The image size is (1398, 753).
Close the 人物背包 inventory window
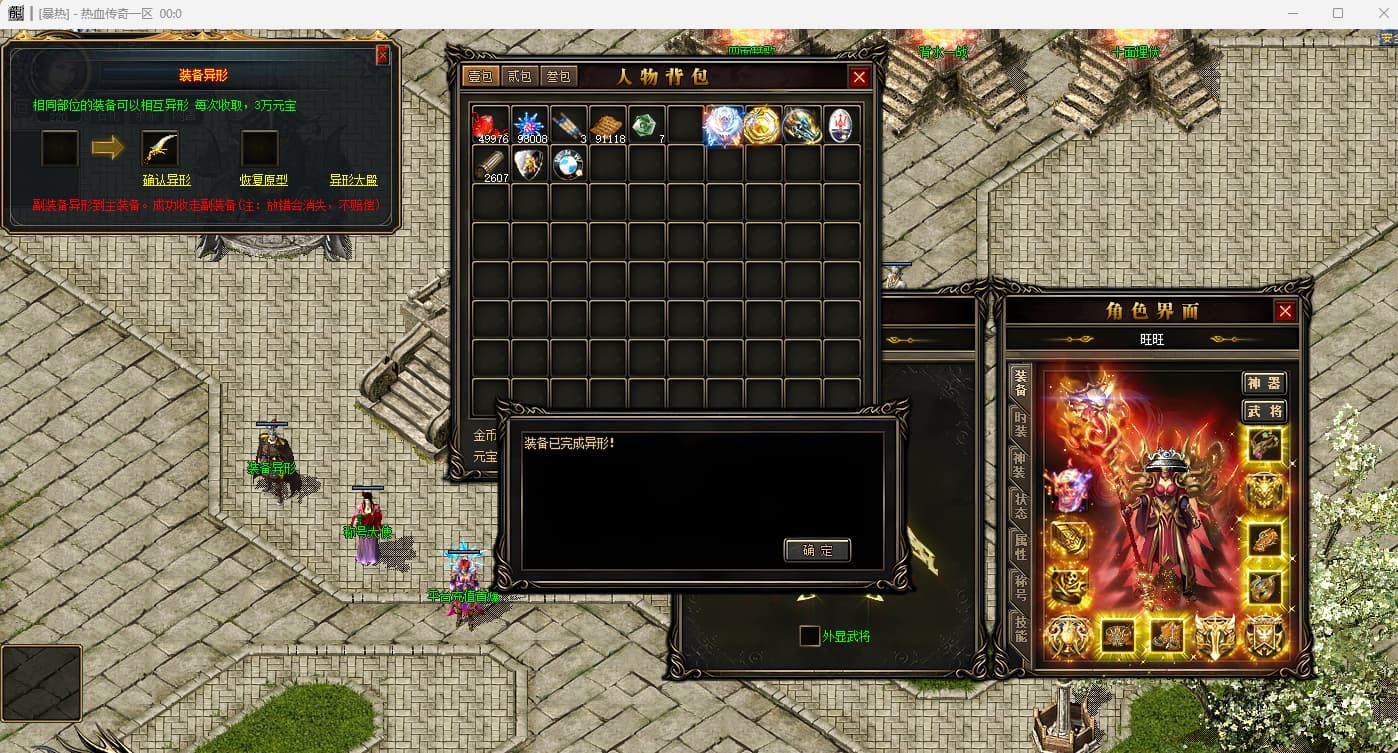click(859, 77)
